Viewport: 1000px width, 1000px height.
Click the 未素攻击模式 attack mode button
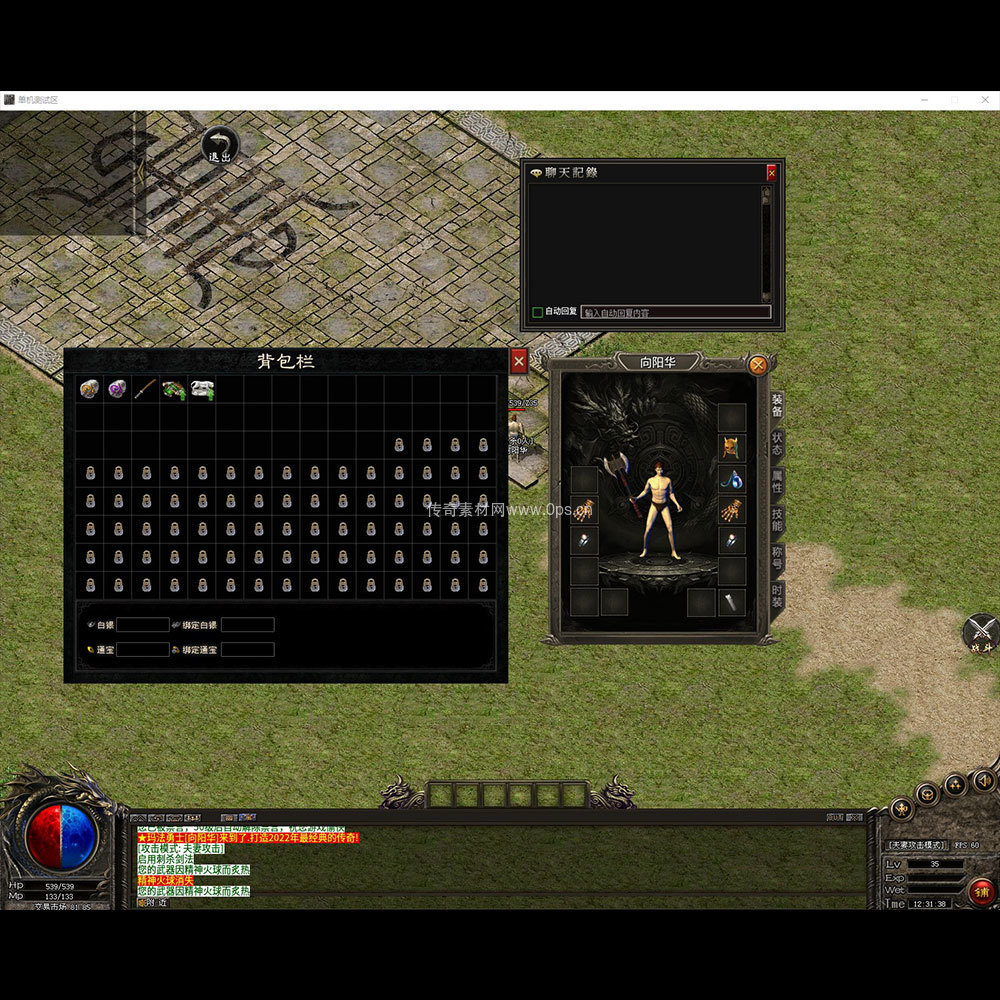tap(916, 845)
